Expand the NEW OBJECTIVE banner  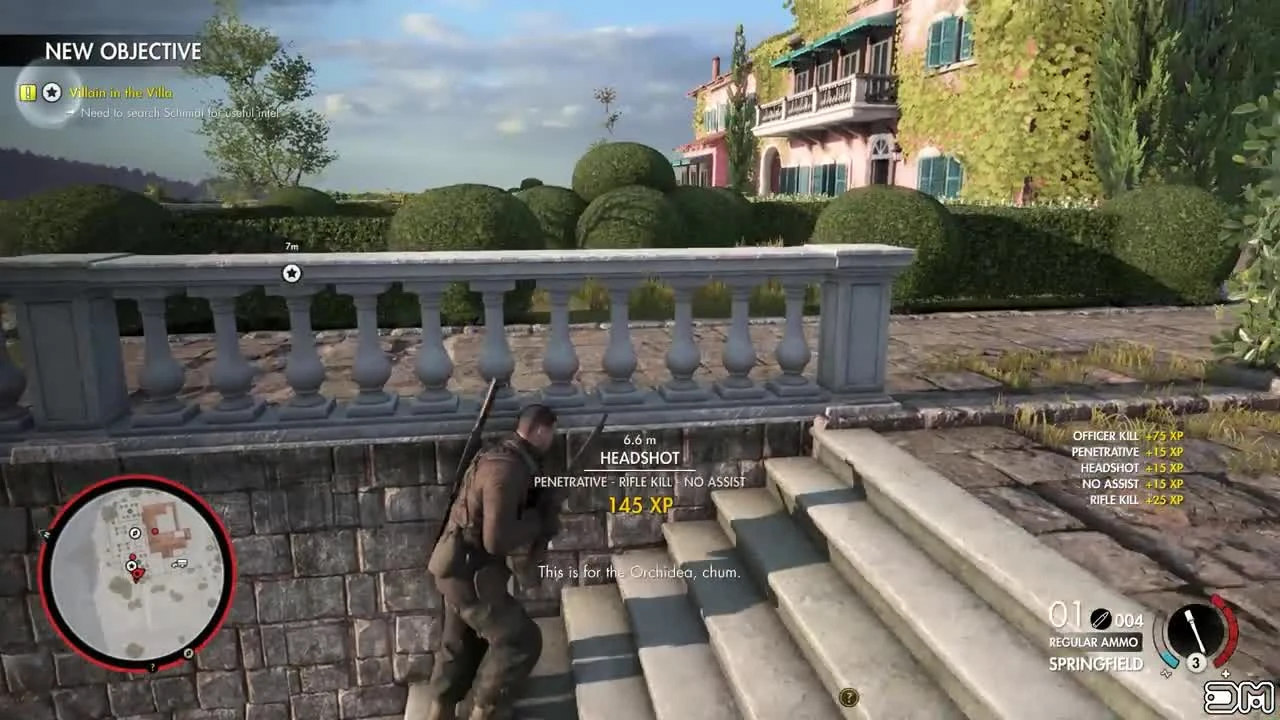pyautogui.click(x=123, y=52)
